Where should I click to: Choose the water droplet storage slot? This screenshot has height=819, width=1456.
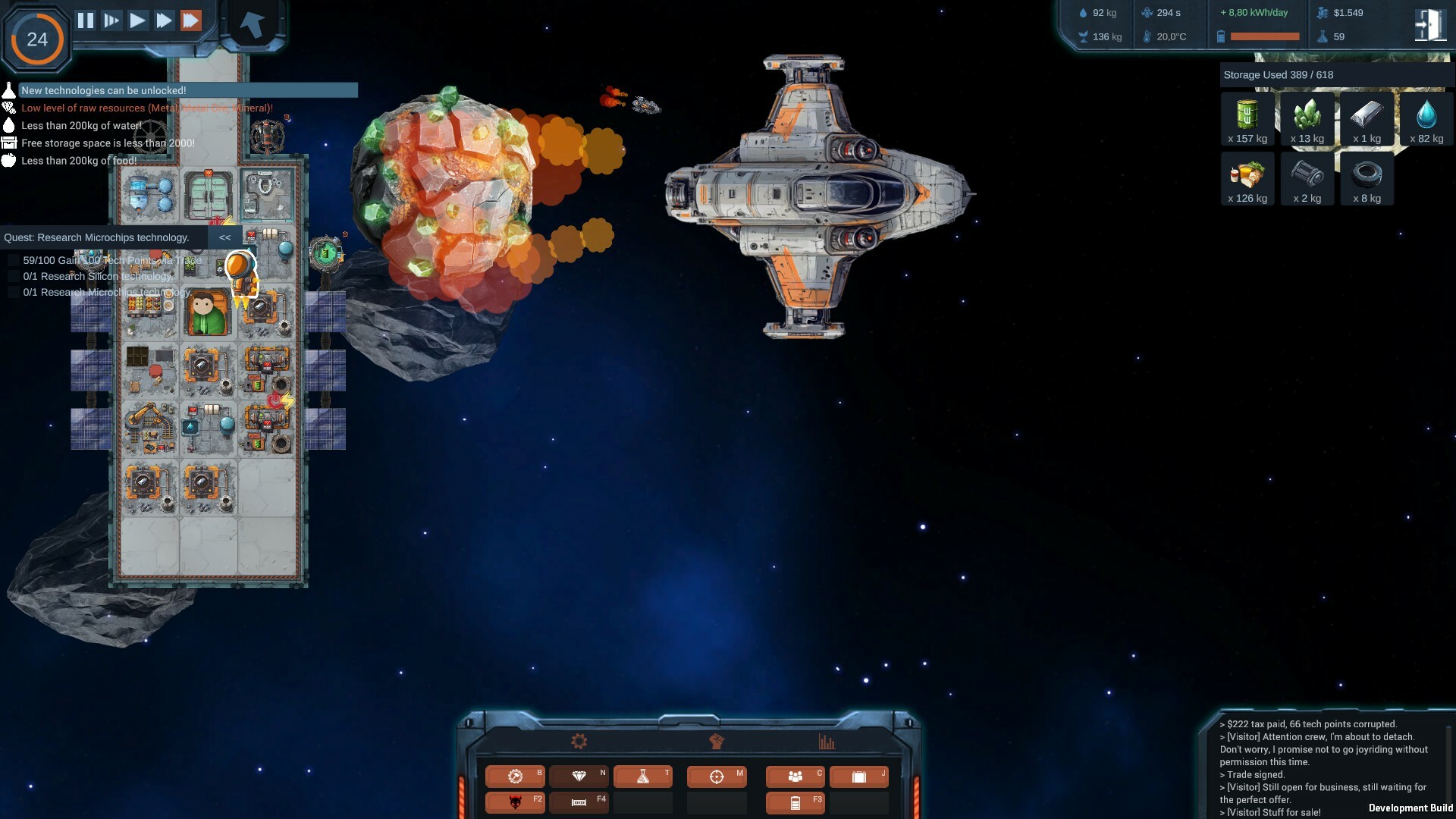(x=1426, y=119)
